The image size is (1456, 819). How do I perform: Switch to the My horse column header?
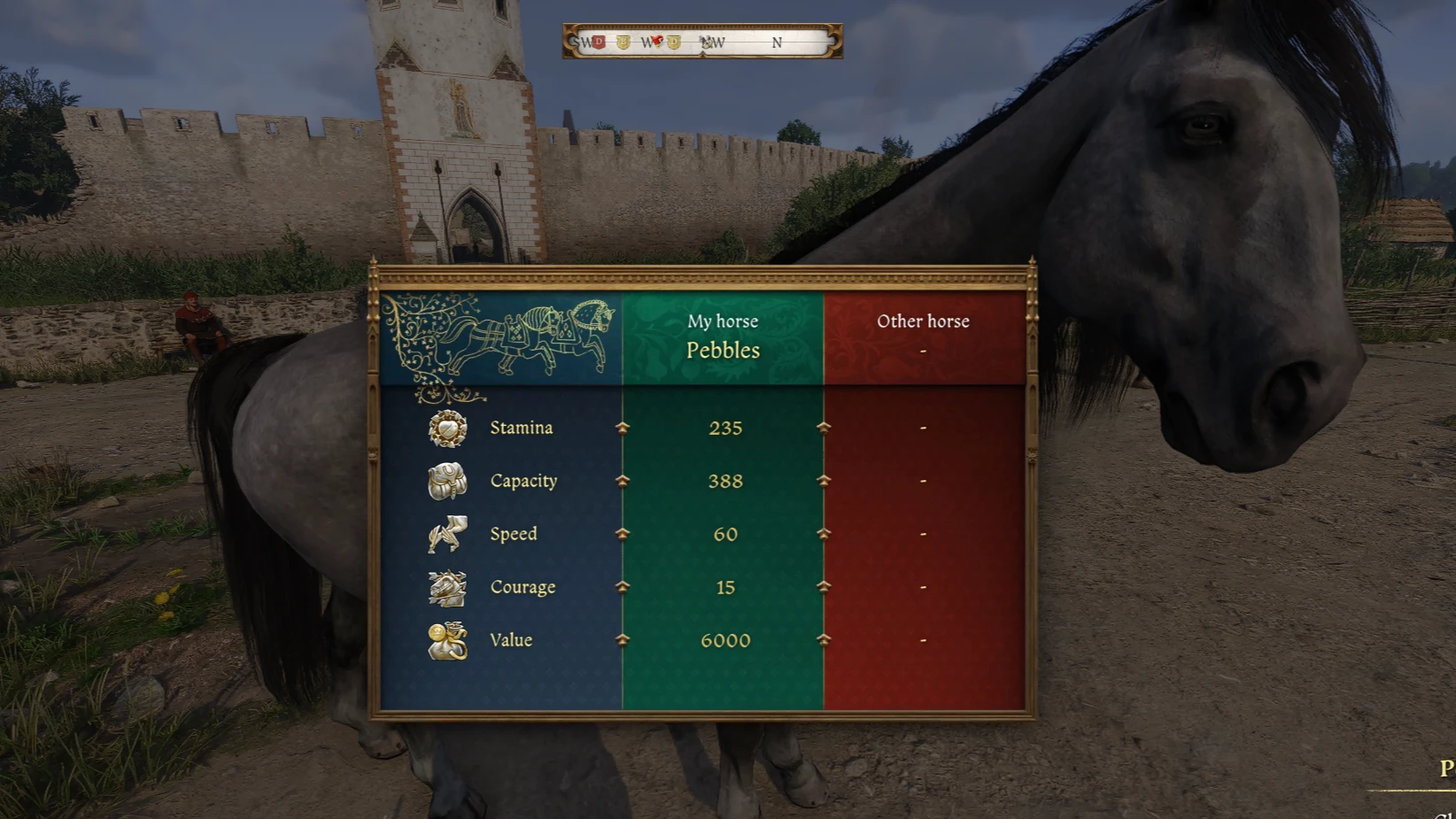coord(724,321)
